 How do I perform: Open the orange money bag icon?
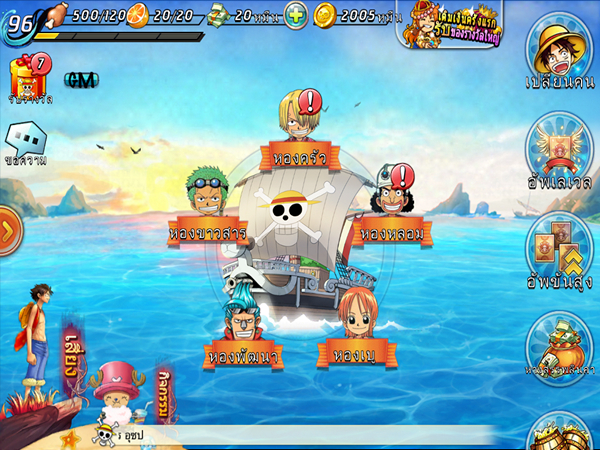(560, 345)
